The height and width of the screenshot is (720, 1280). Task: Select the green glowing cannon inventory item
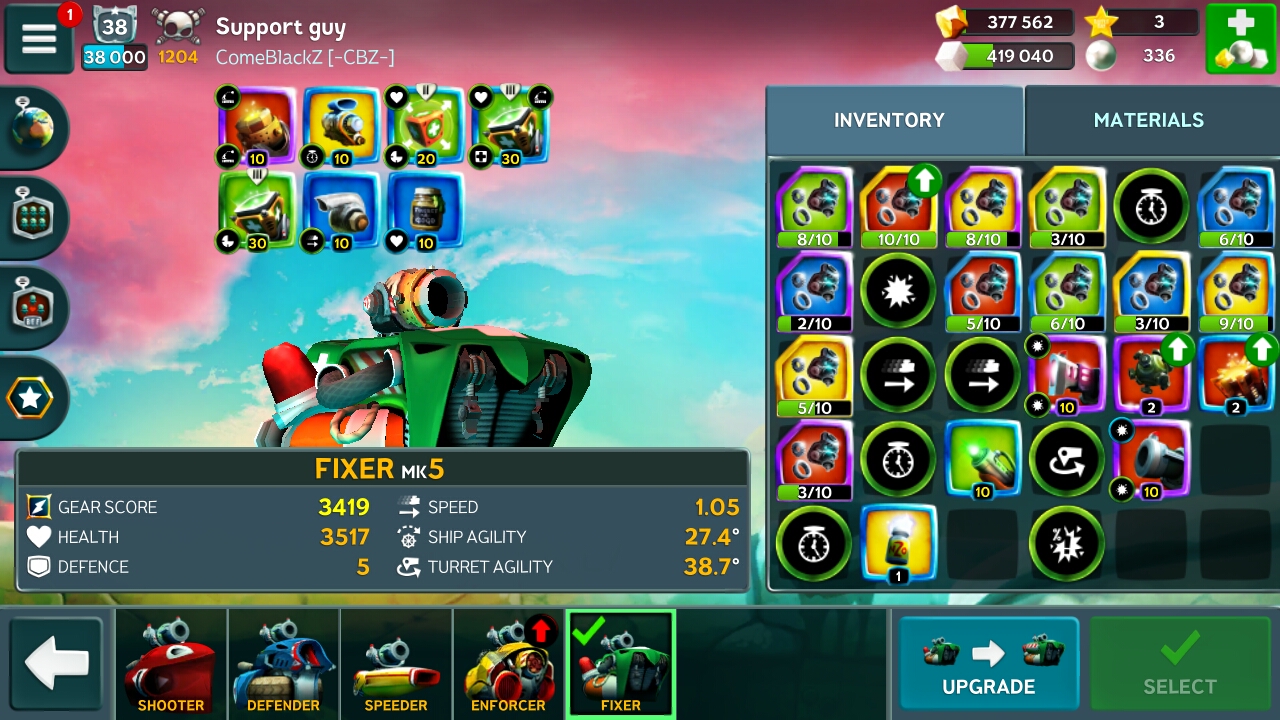click(983, 459)
